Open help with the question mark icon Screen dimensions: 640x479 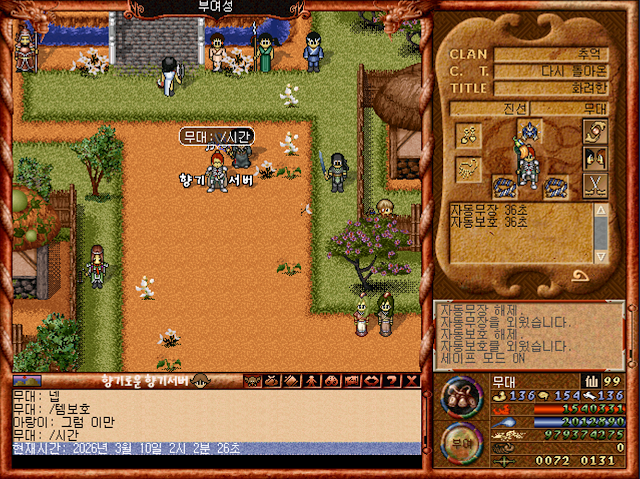pyautogui.click(x=391, y=381)
